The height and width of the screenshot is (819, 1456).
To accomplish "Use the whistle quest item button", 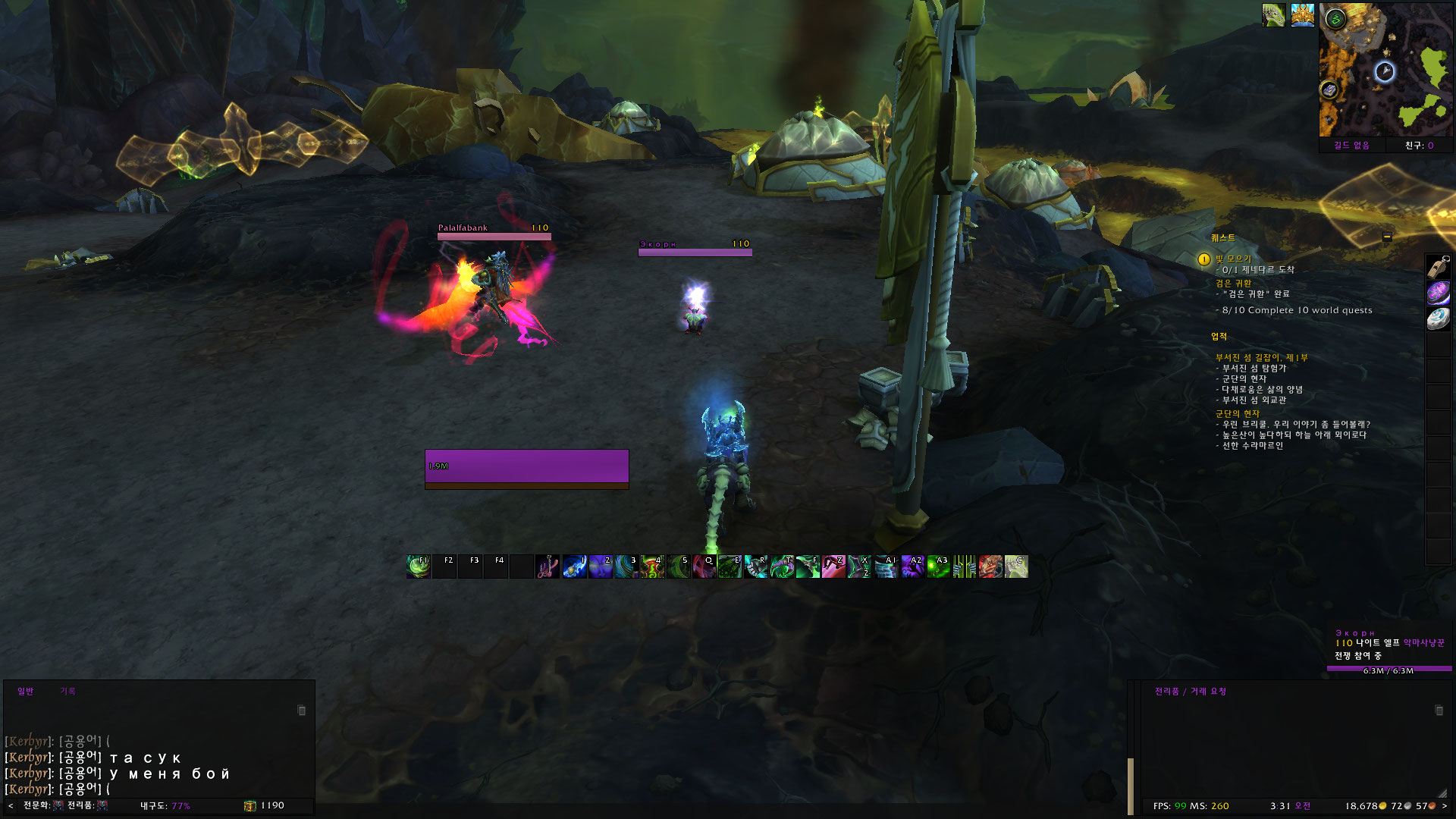I will (1438, 267).
